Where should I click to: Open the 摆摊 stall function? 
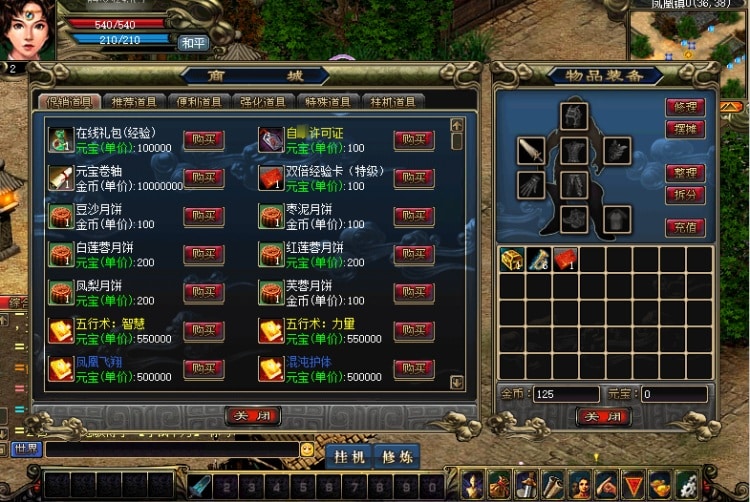(685, 129)
